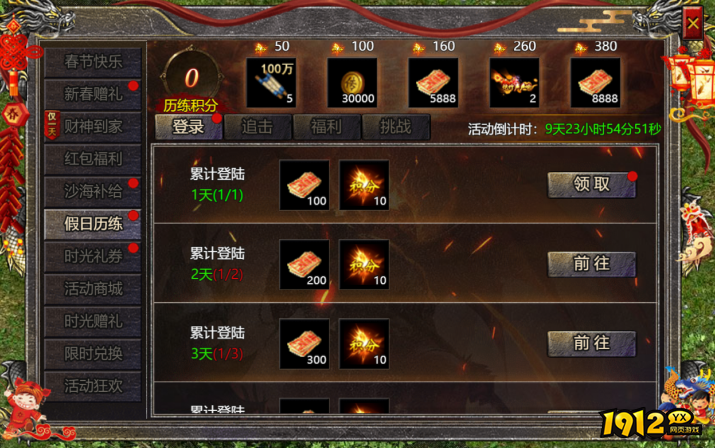Screen dimensions: 715x448
Task: Go to 活动商城 shop
Action: [93, 288]
